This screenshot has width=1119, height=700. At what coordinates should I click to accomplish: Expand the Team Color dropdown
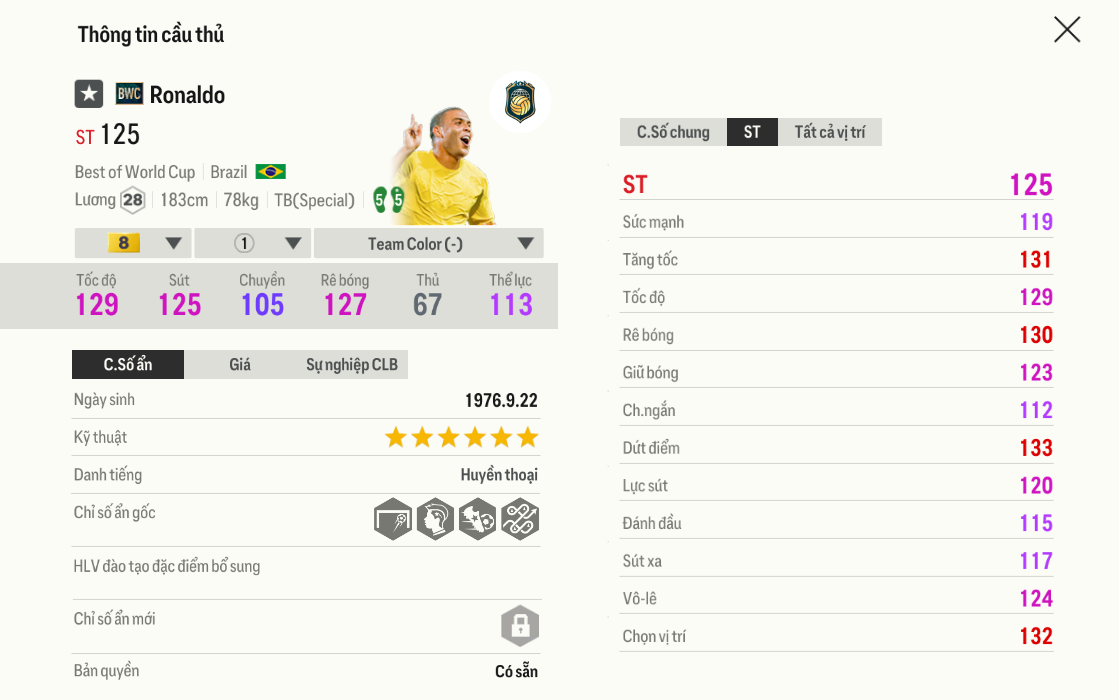pos(429,243)
